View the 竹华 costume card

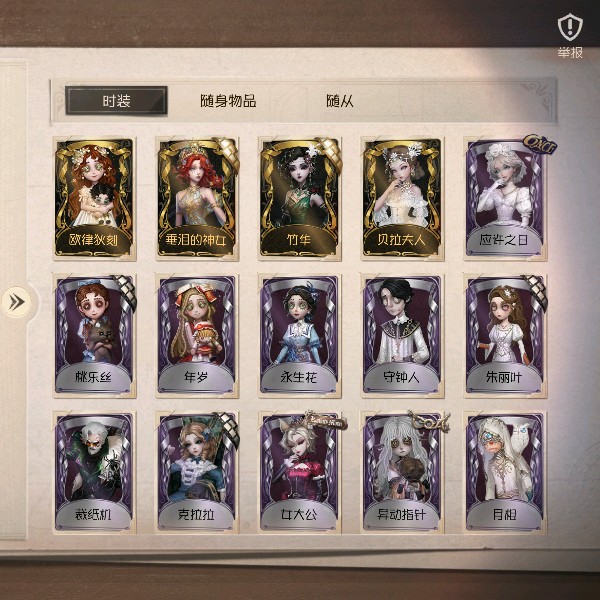(300, 197)
